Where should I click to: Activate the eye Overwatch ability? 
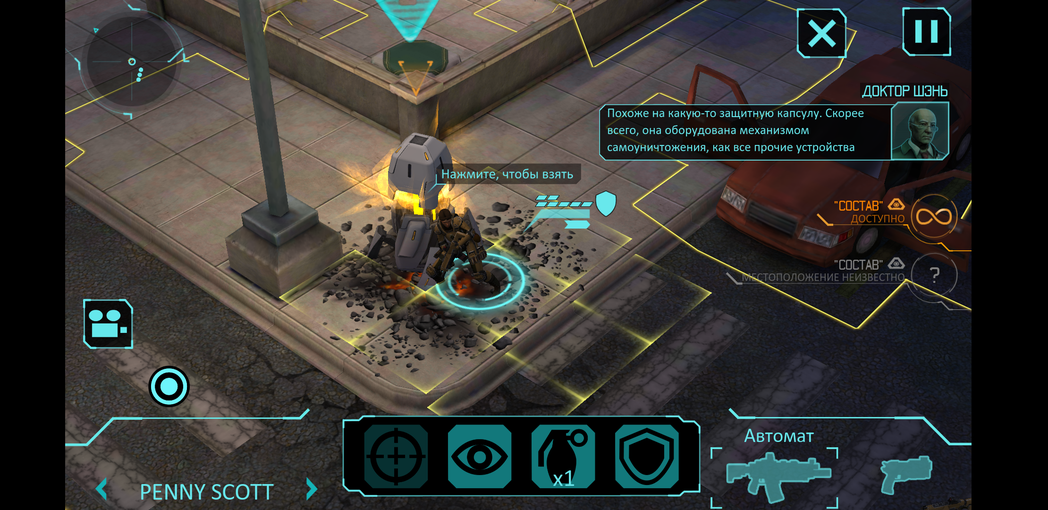point(479,457)
